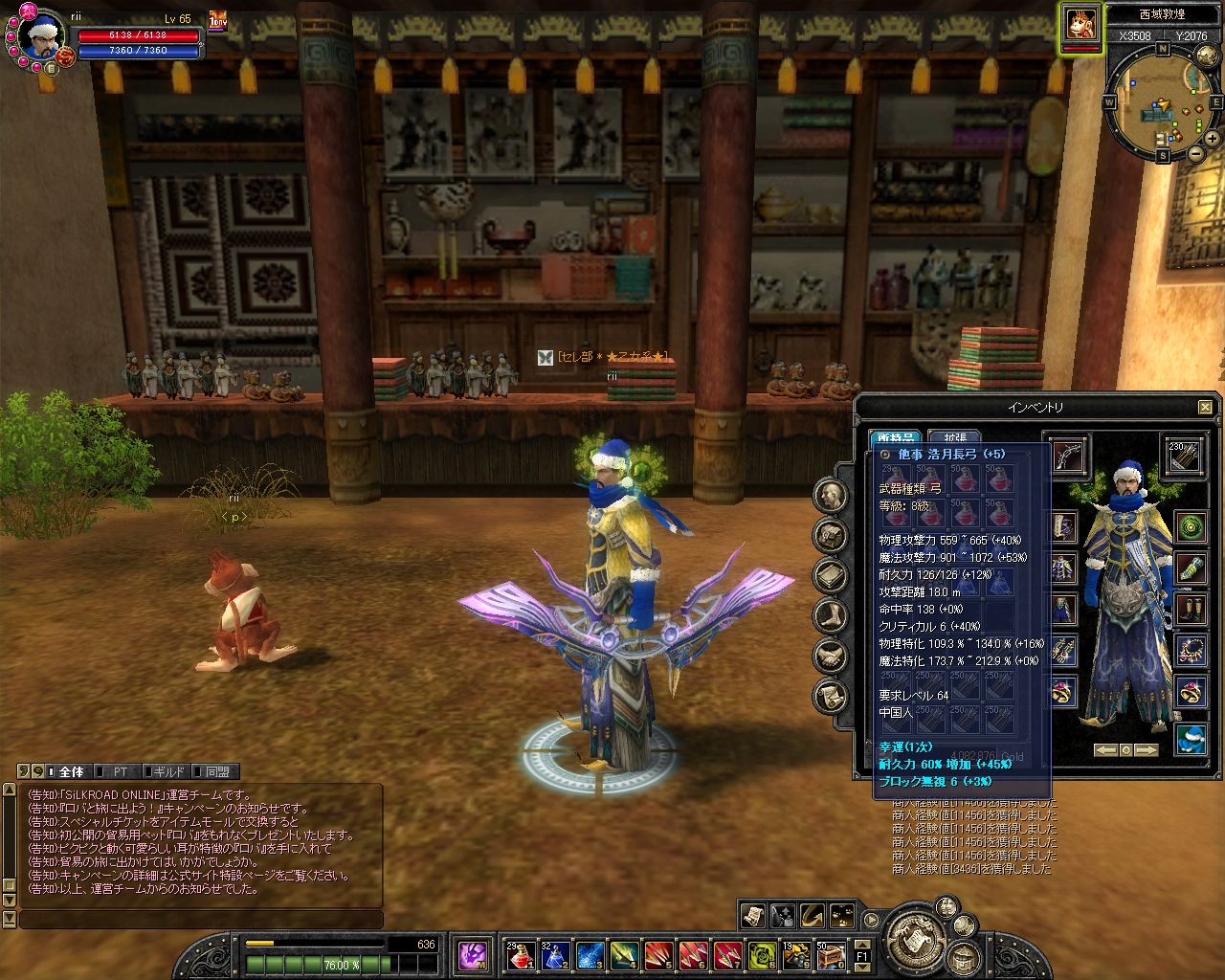Open the character face side-menu button

(831, 495)
